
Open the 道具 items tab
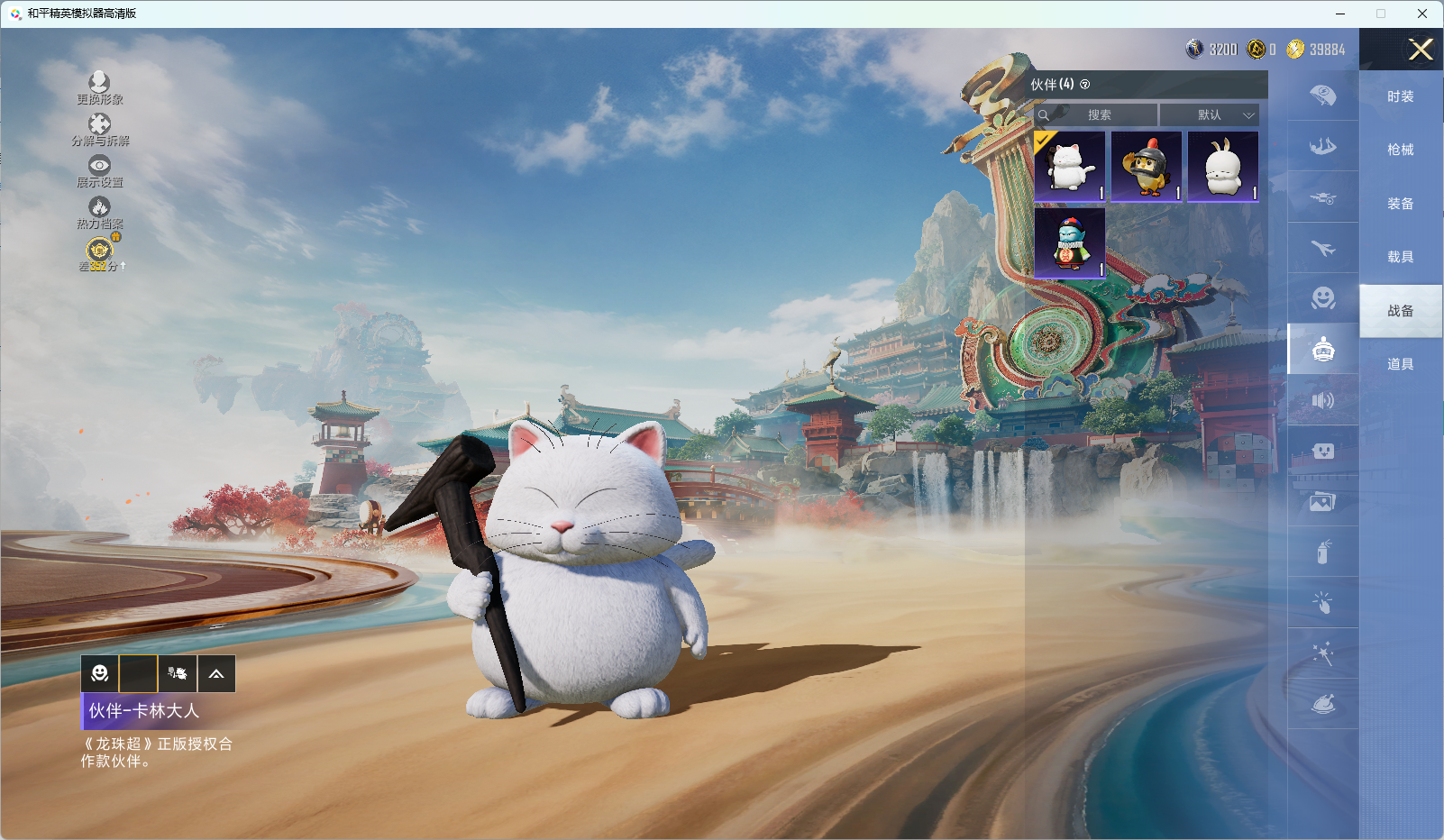point(1400,364)
